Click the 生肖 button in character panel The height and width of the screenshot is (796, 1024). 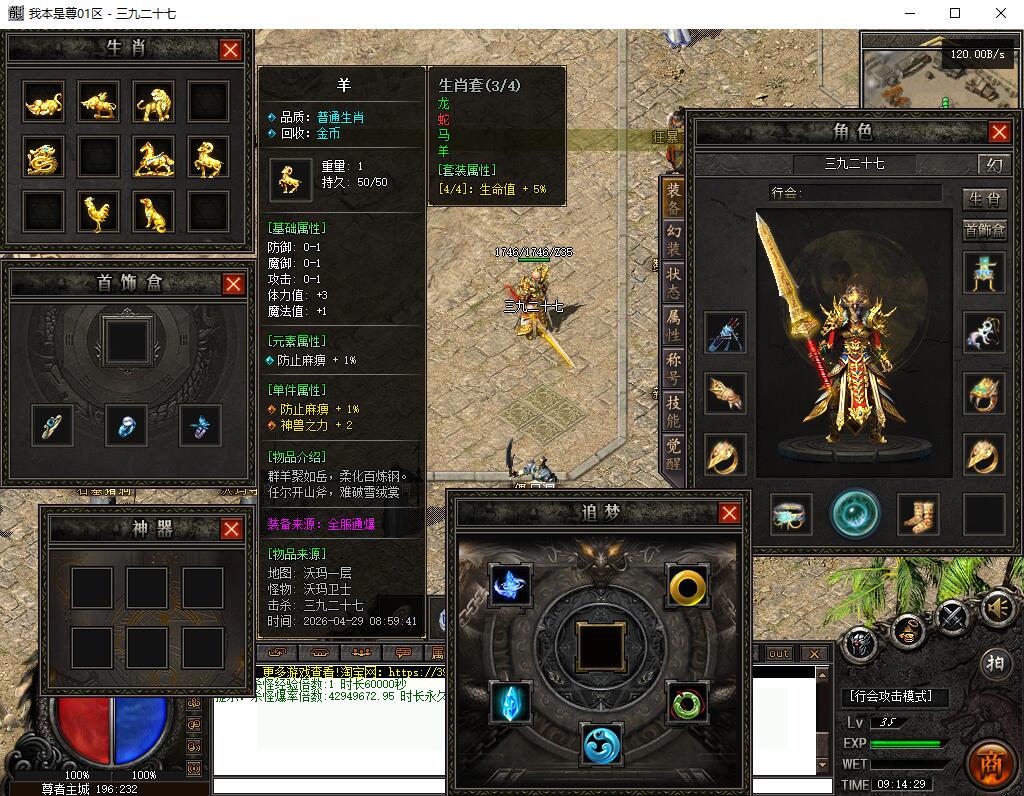[x=984, y=199]
